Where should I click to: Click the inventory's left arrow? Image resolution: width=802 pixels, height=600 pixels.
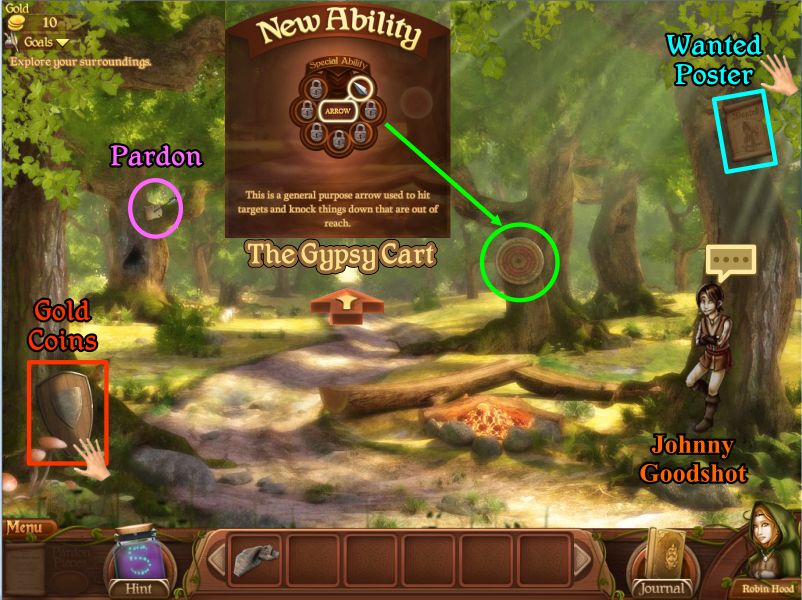pyautogui.click(x=213, y=560)
